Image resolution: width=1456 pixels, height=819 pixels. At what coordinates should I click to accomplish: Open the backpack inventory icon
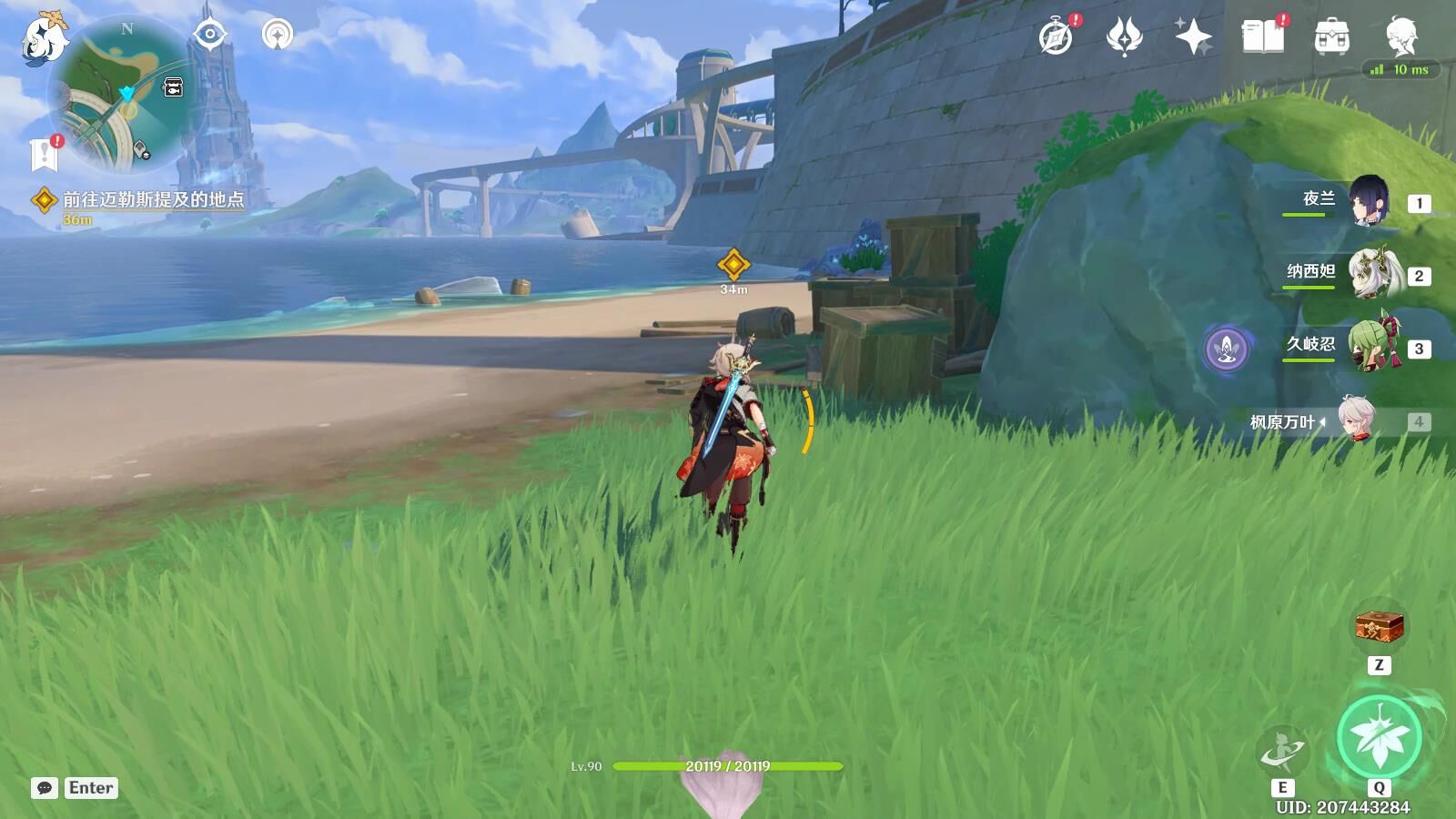[x=1331, y=37]
